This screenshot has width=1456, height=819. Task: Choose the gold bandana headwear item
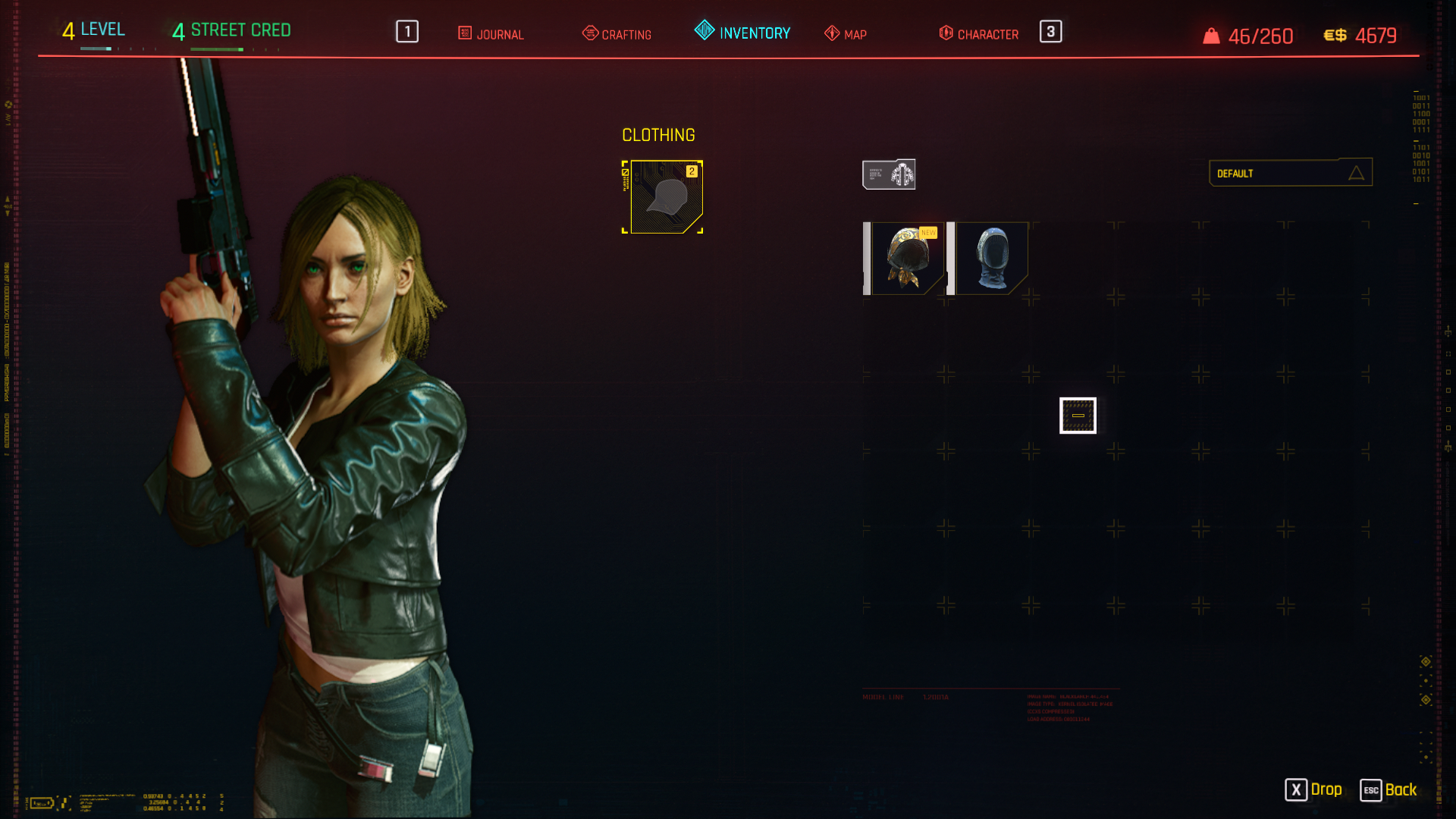[x=907, y=259]
